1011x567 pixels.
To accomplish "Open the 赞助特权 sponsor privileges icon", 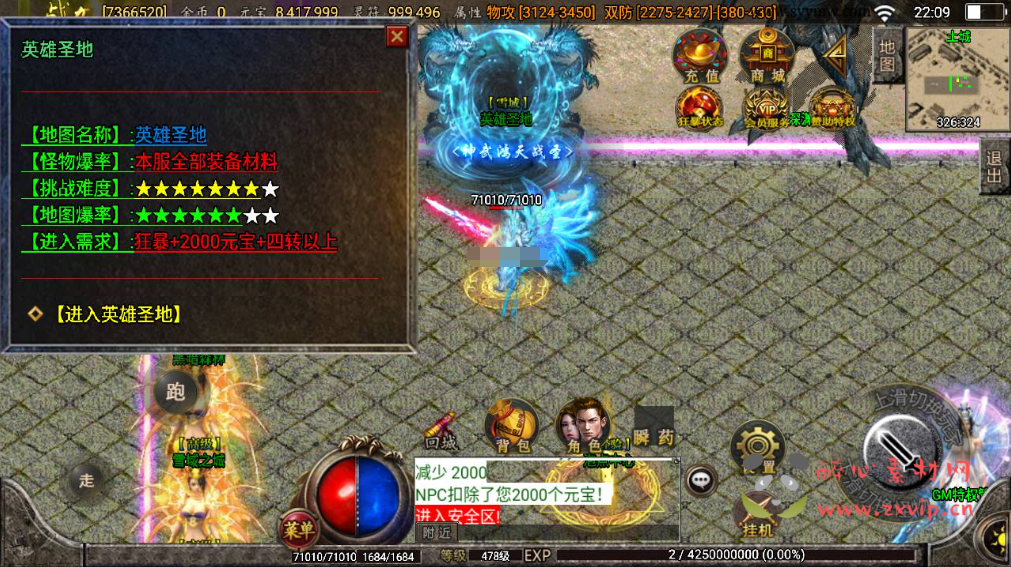I will coord(832,108).
